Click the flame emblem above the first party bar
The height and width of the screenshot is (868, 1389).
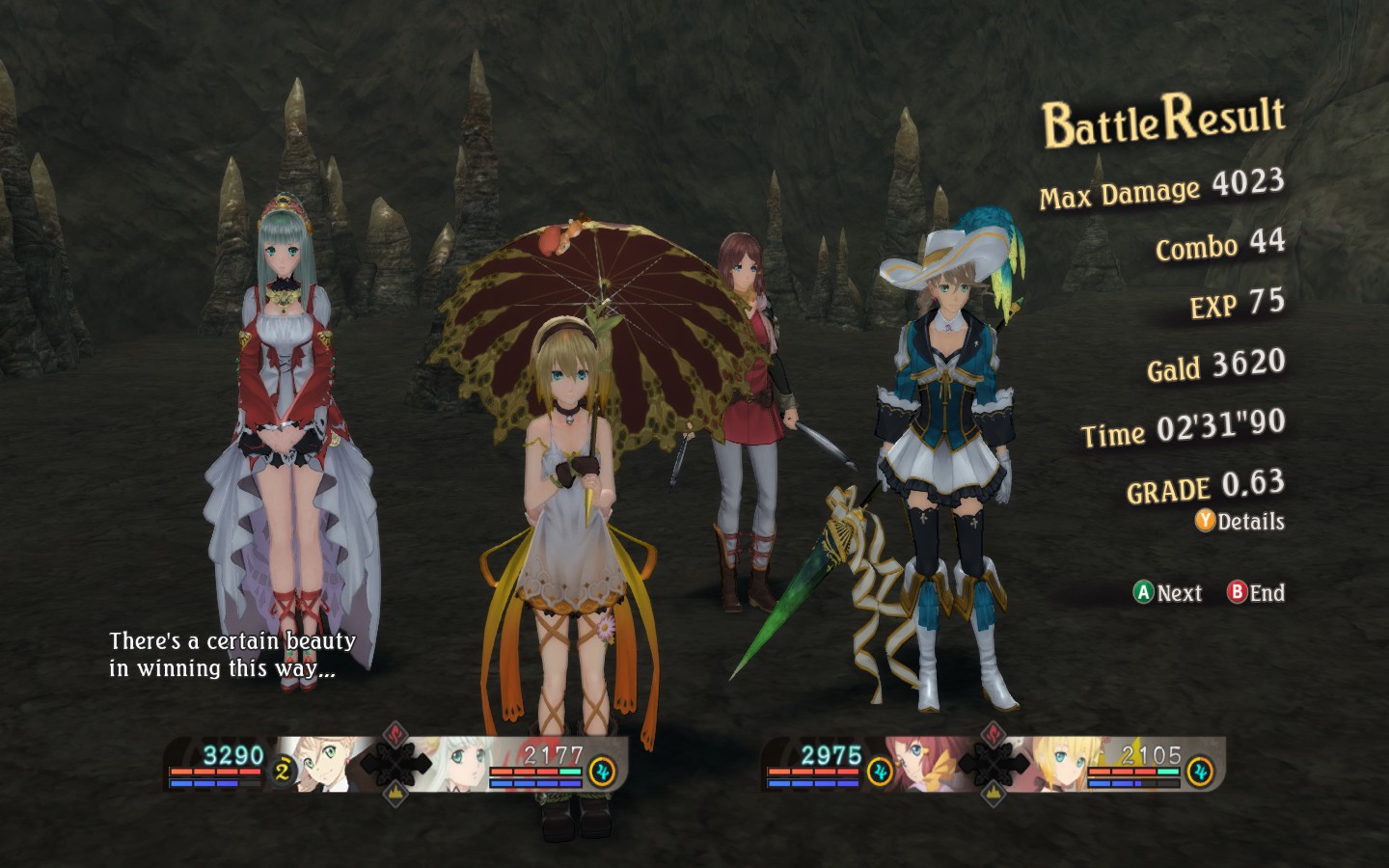[394, 733]
